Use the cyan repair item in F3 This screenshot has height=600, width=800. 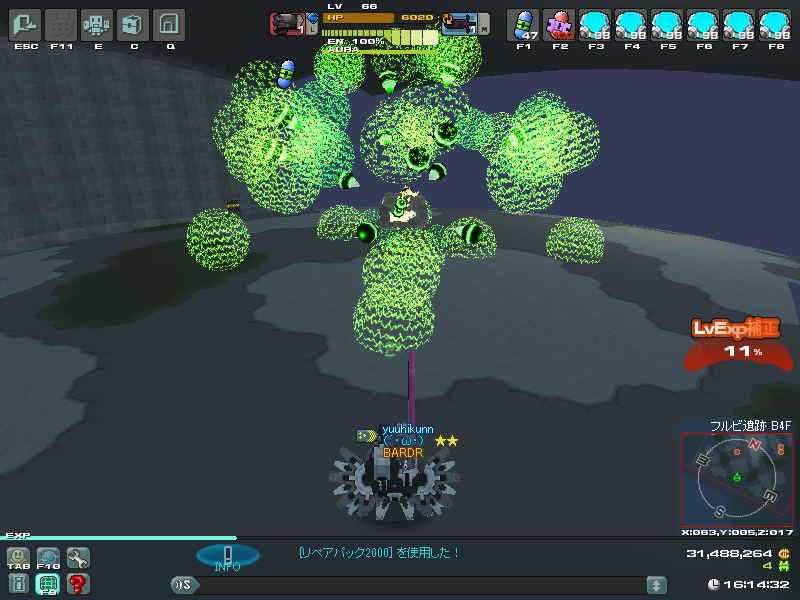(596, 24)
